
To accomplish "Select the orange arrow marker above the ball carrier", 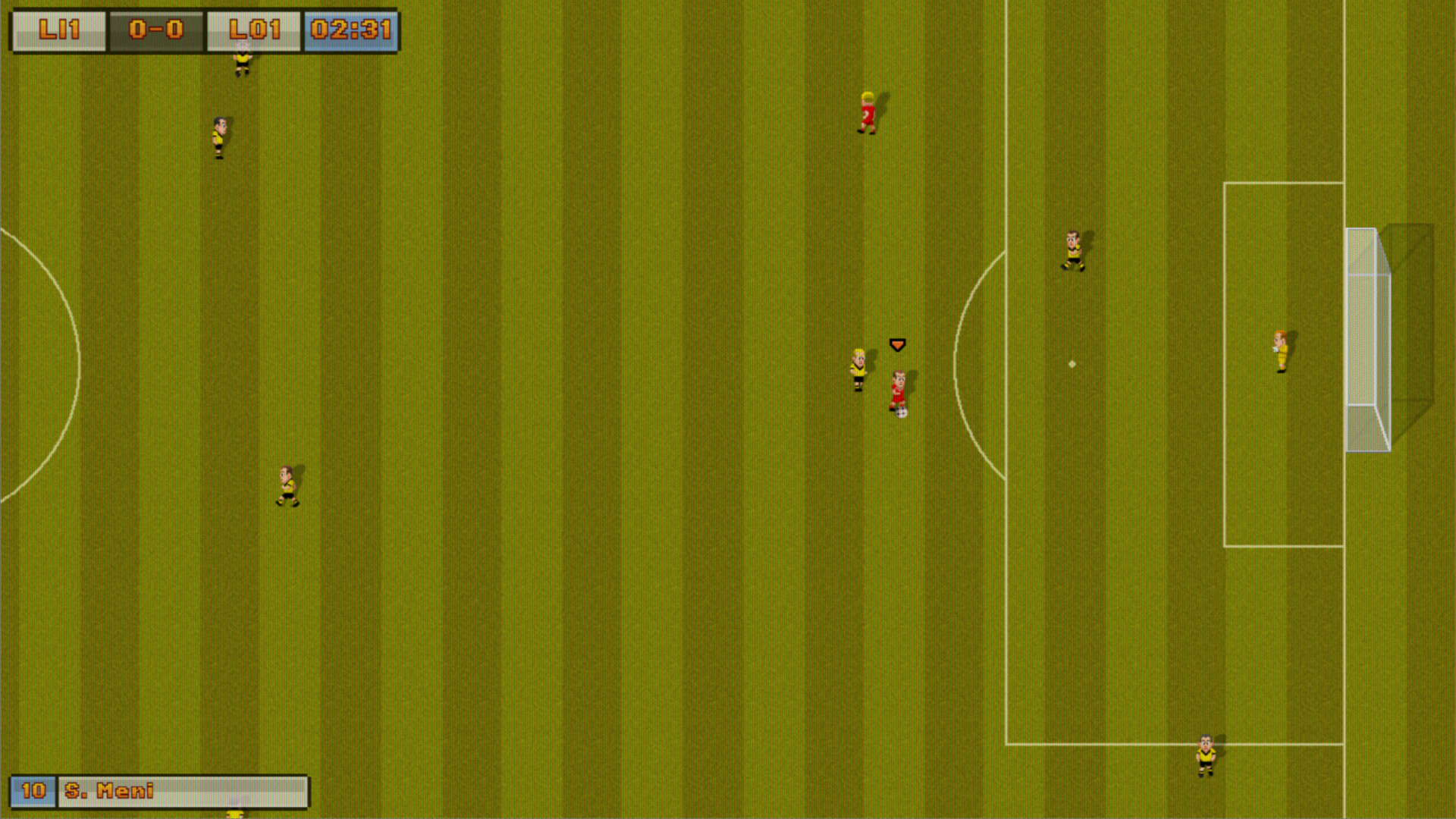I will pos(897,344).
